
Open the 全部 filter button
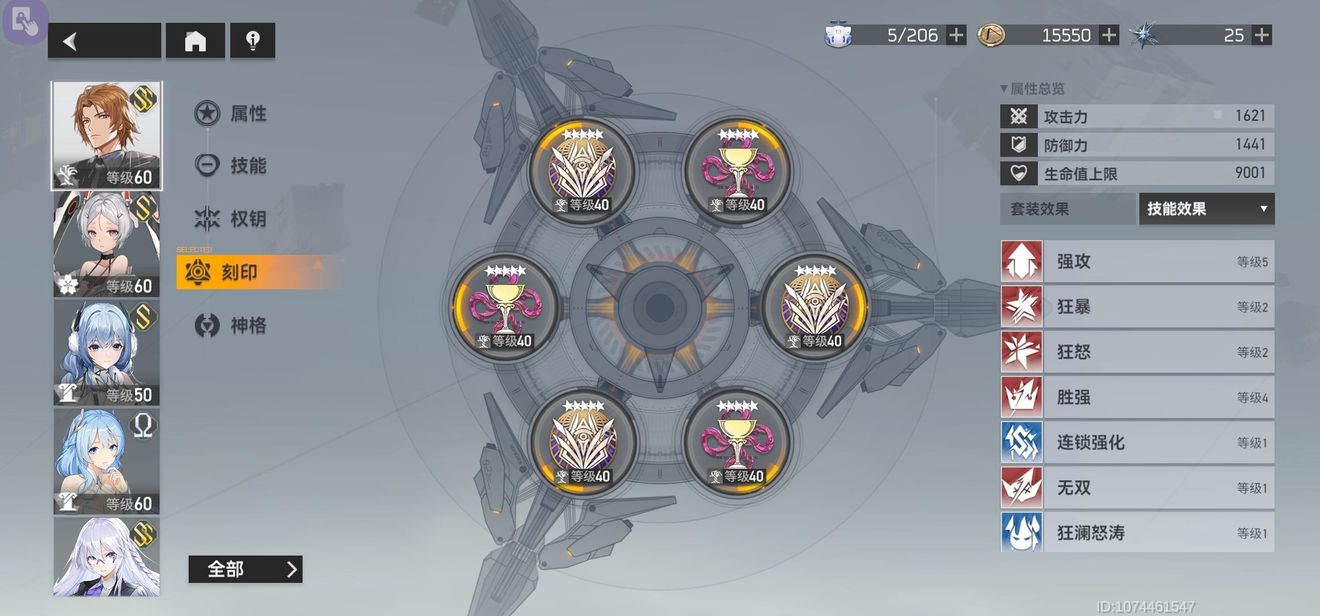click(x=245, y=569)
